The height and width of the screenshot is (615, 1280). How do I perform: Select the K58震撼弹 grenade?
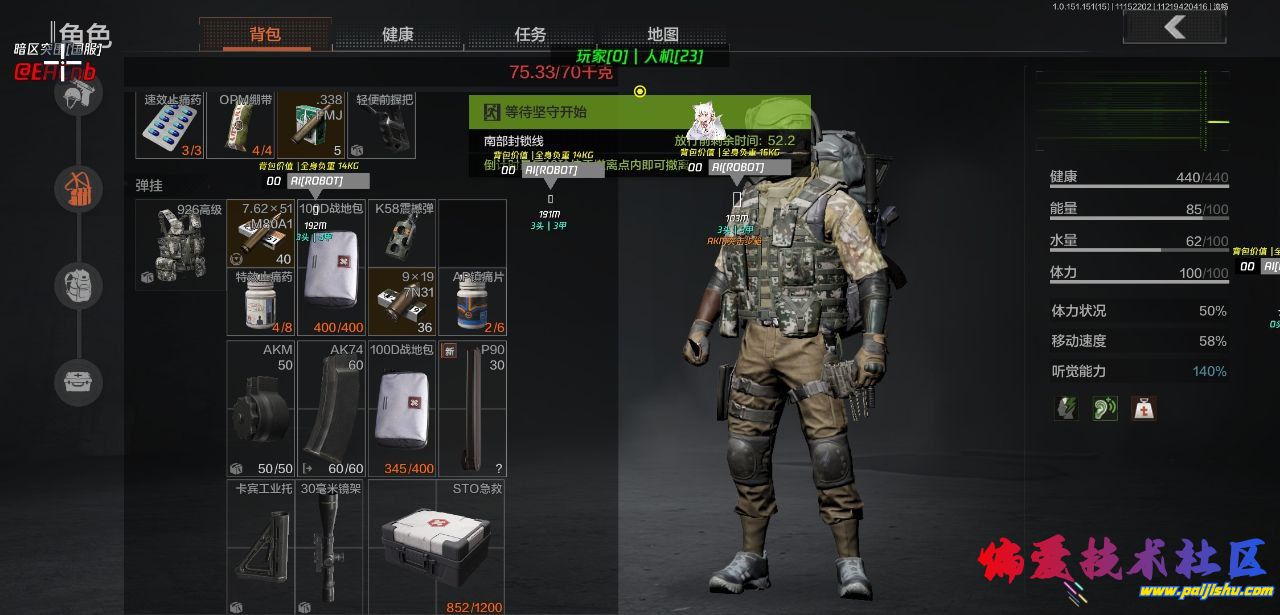tap(402, 232)
